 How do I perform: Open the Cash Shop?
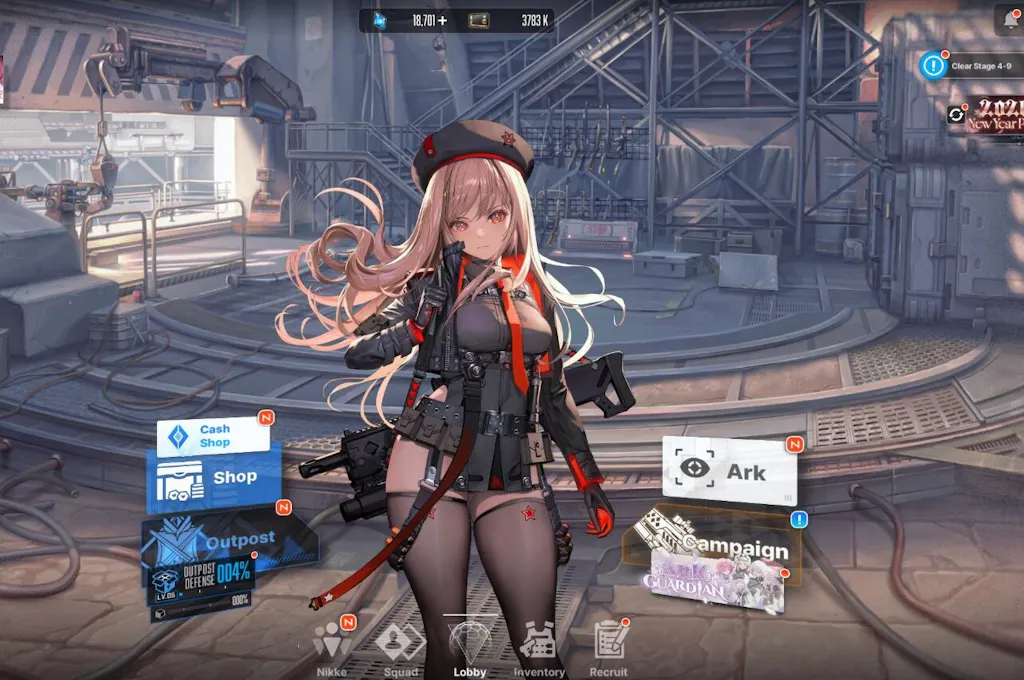[x=213, y=436]
